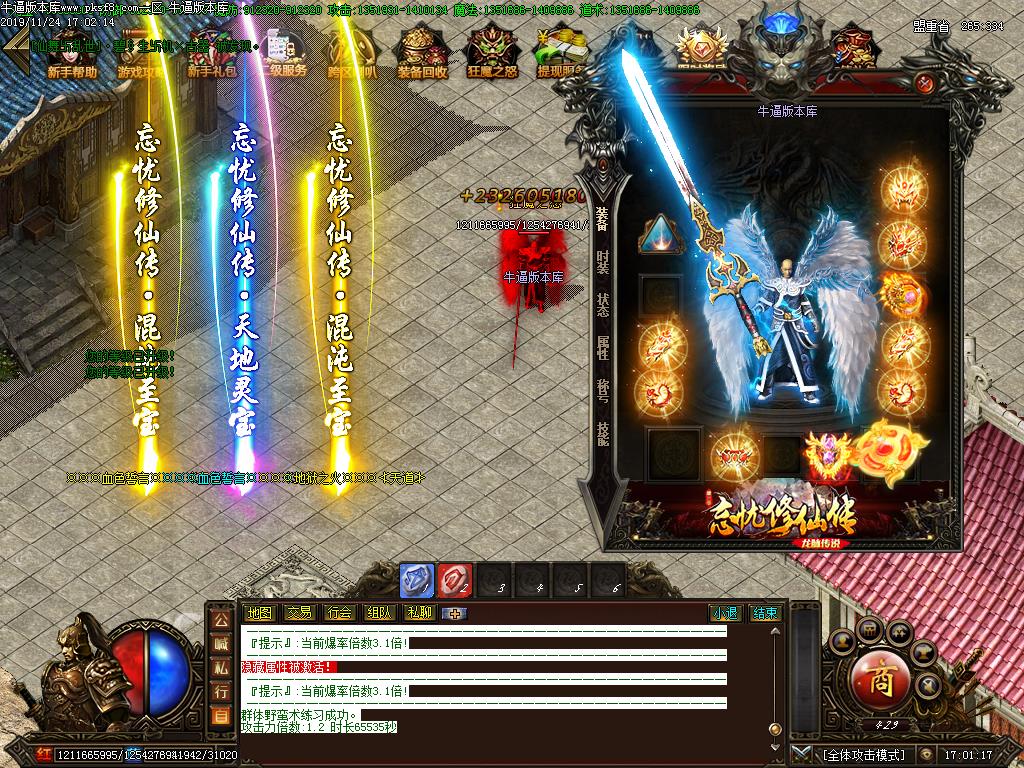Switch to the 称号 title tab

click(x=602, y=391)
